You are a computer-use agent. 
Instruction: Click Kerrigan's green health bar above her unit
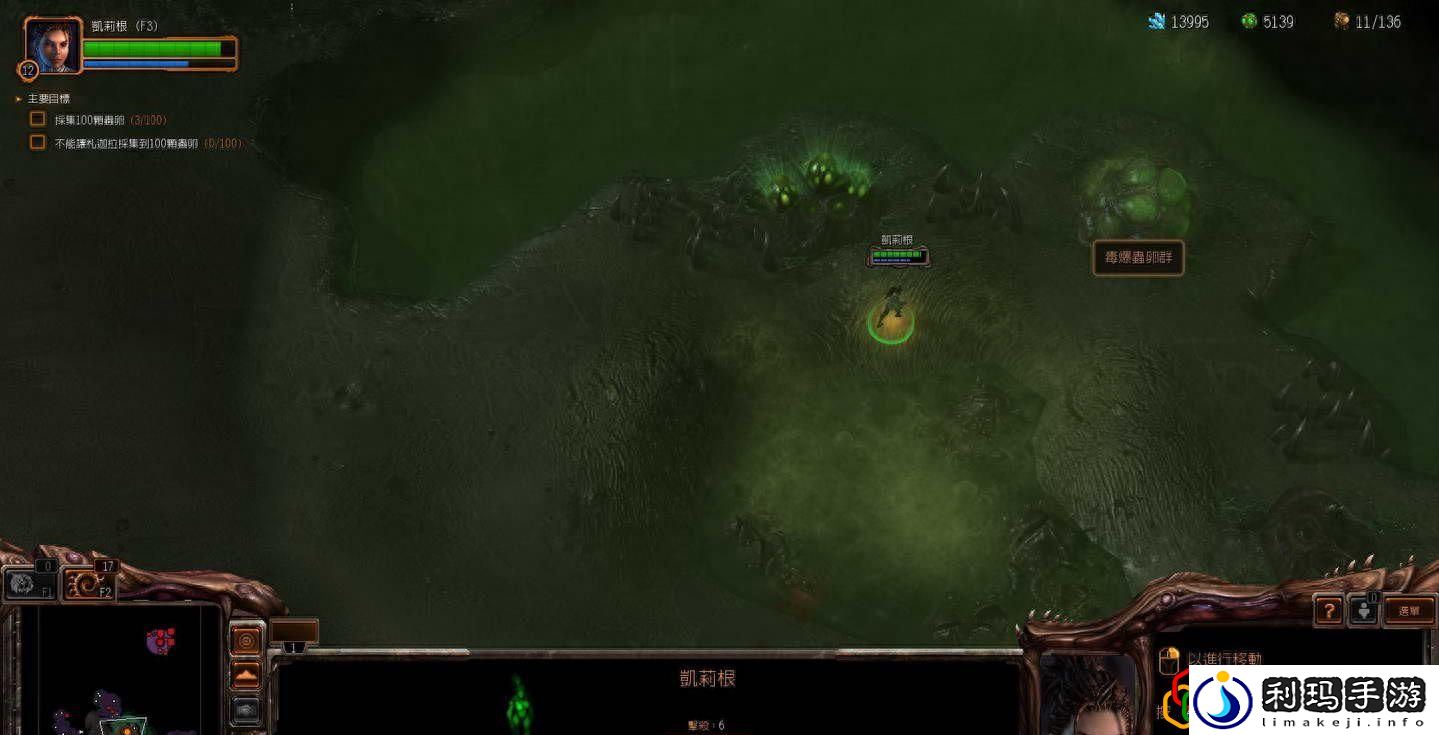tap(895, 255)
